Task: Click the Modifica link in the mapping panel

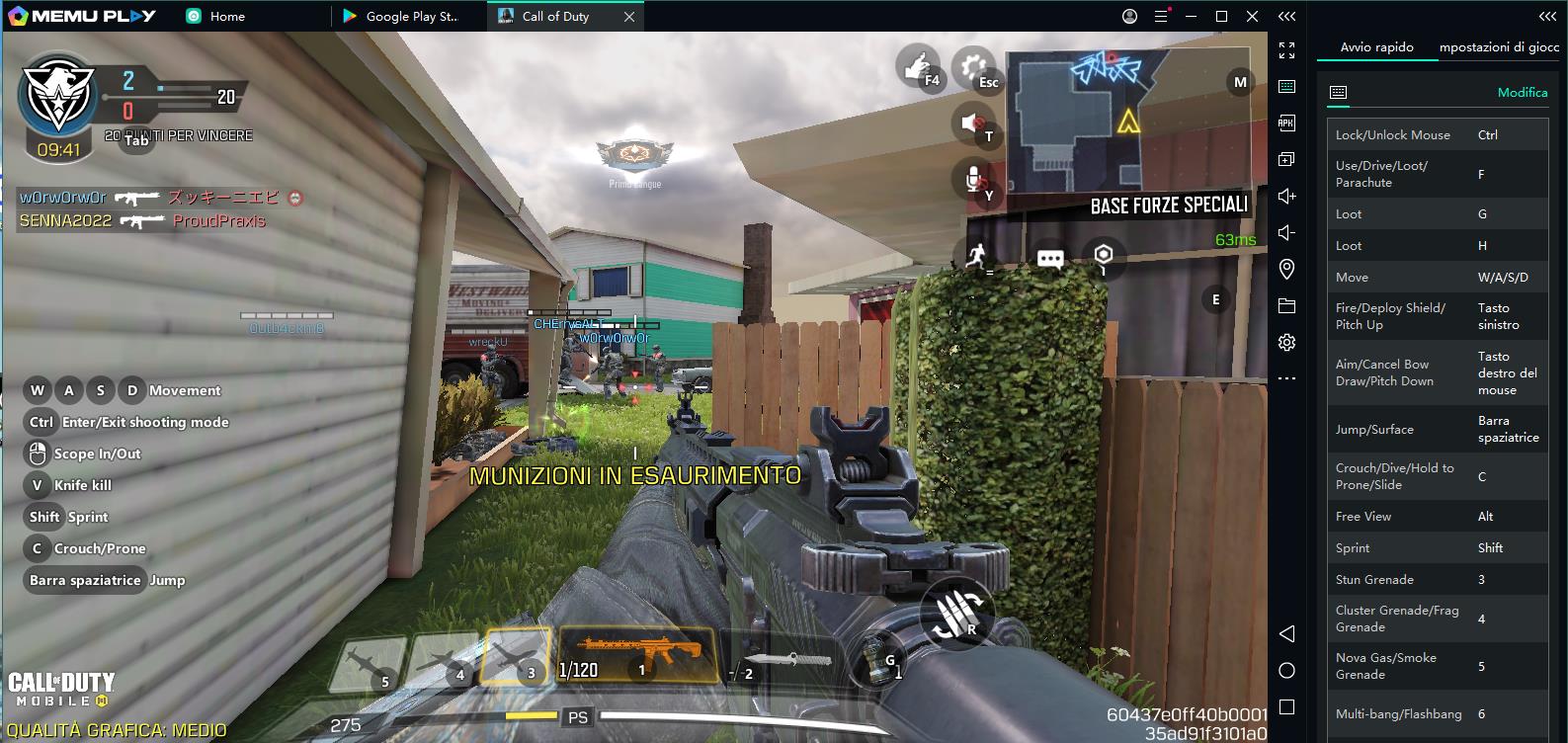Action: pyautogui.click(x=1521, y=92)
